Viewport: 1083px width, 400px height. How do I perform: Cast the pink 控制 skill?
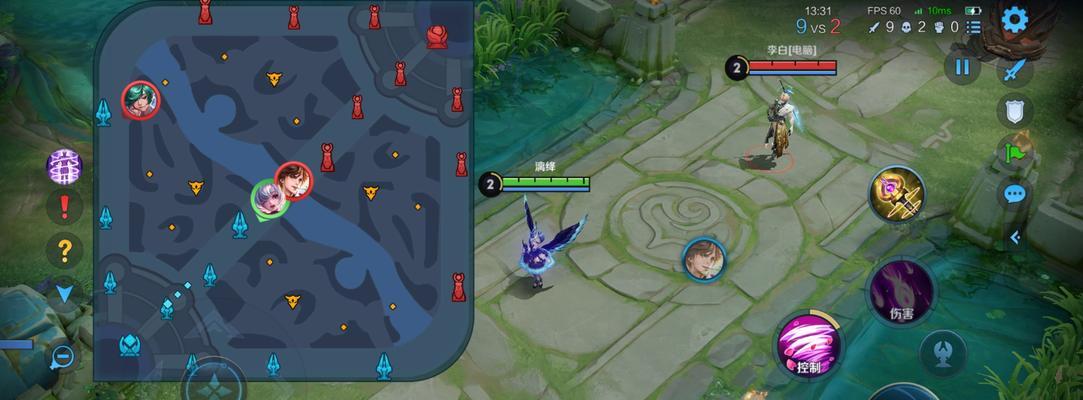[x=809, y=345]
